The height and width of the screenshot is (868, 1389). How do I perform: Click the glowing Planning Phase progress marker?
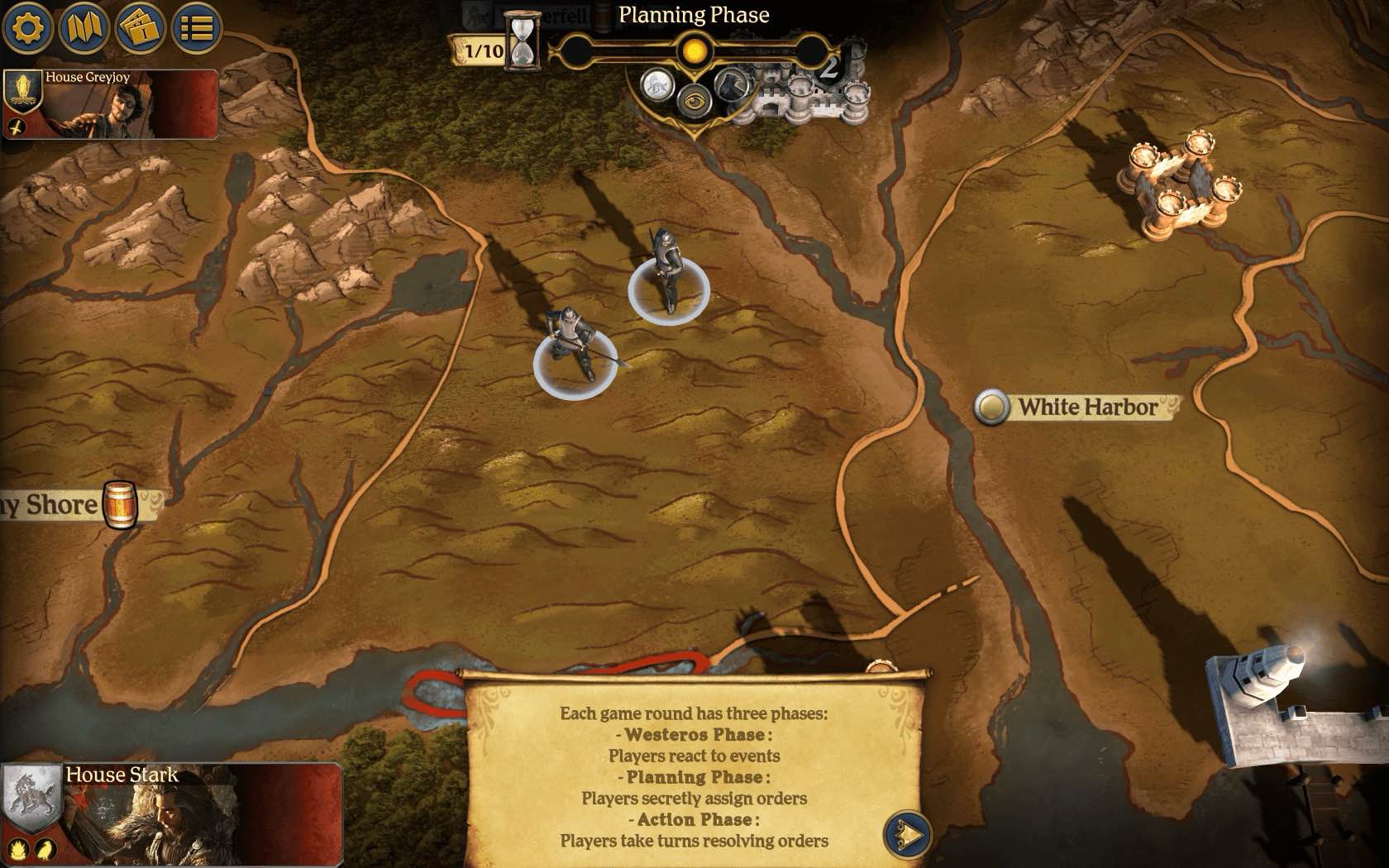(694, 50)
